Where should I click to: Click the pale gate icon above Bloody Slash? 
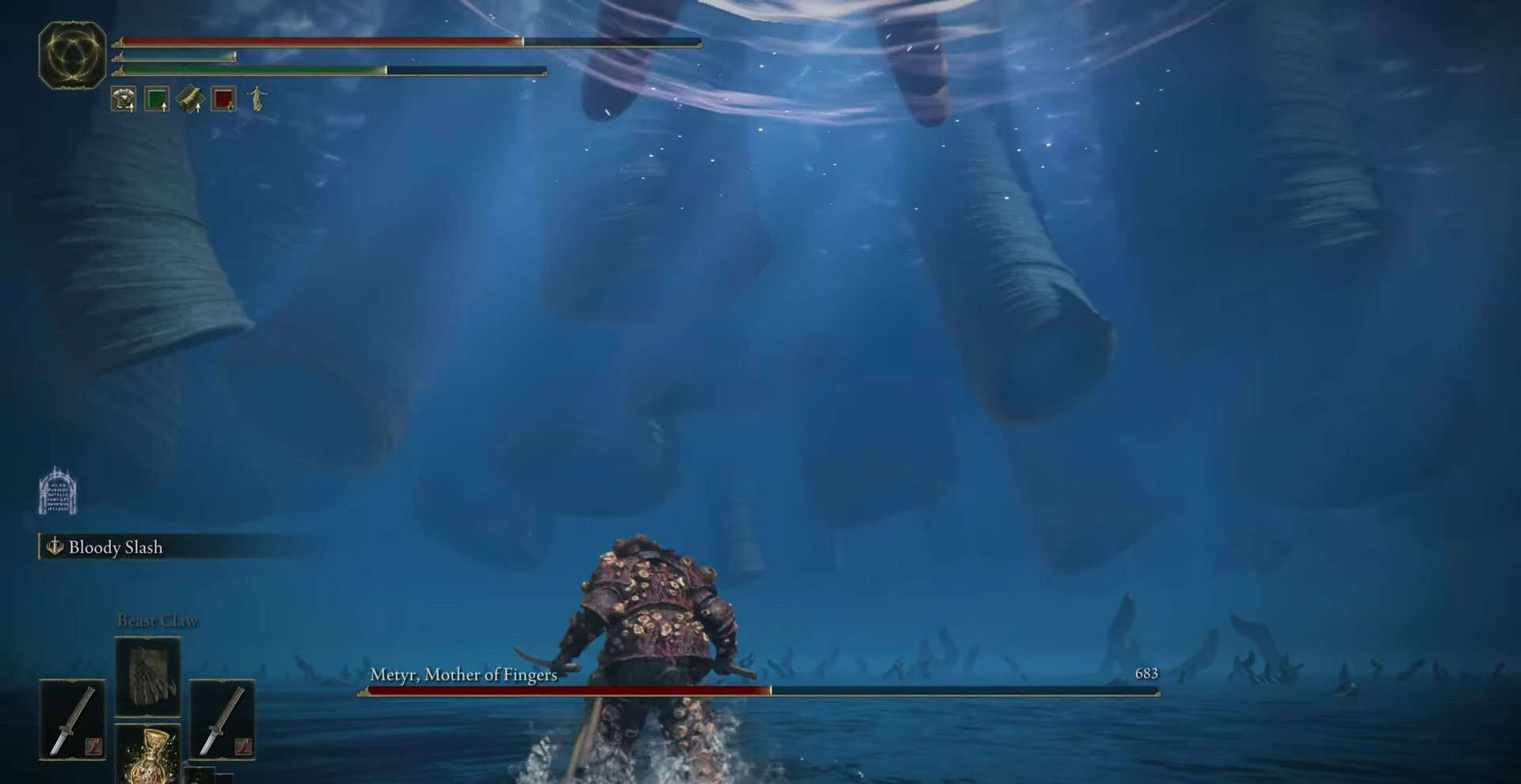(58, 492)
